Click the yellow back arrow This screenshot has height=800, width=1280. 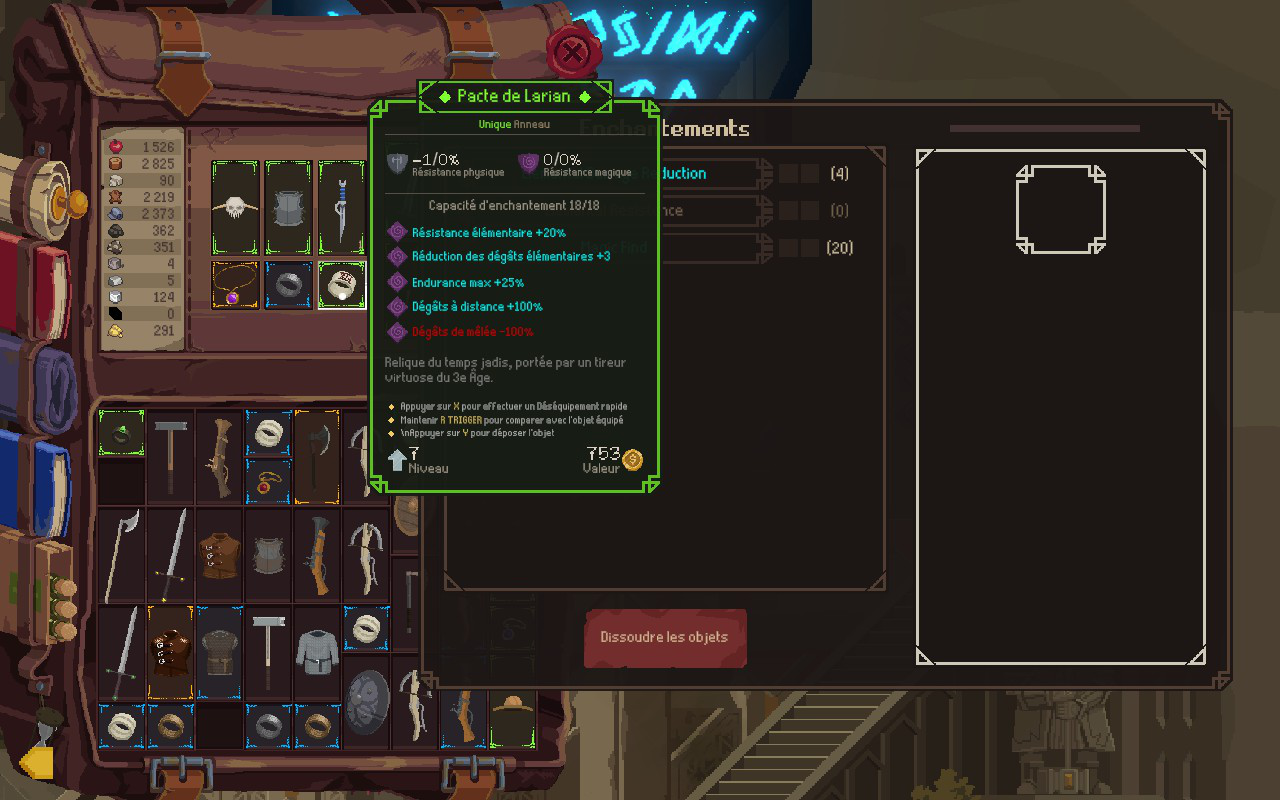tap(37, 763)
